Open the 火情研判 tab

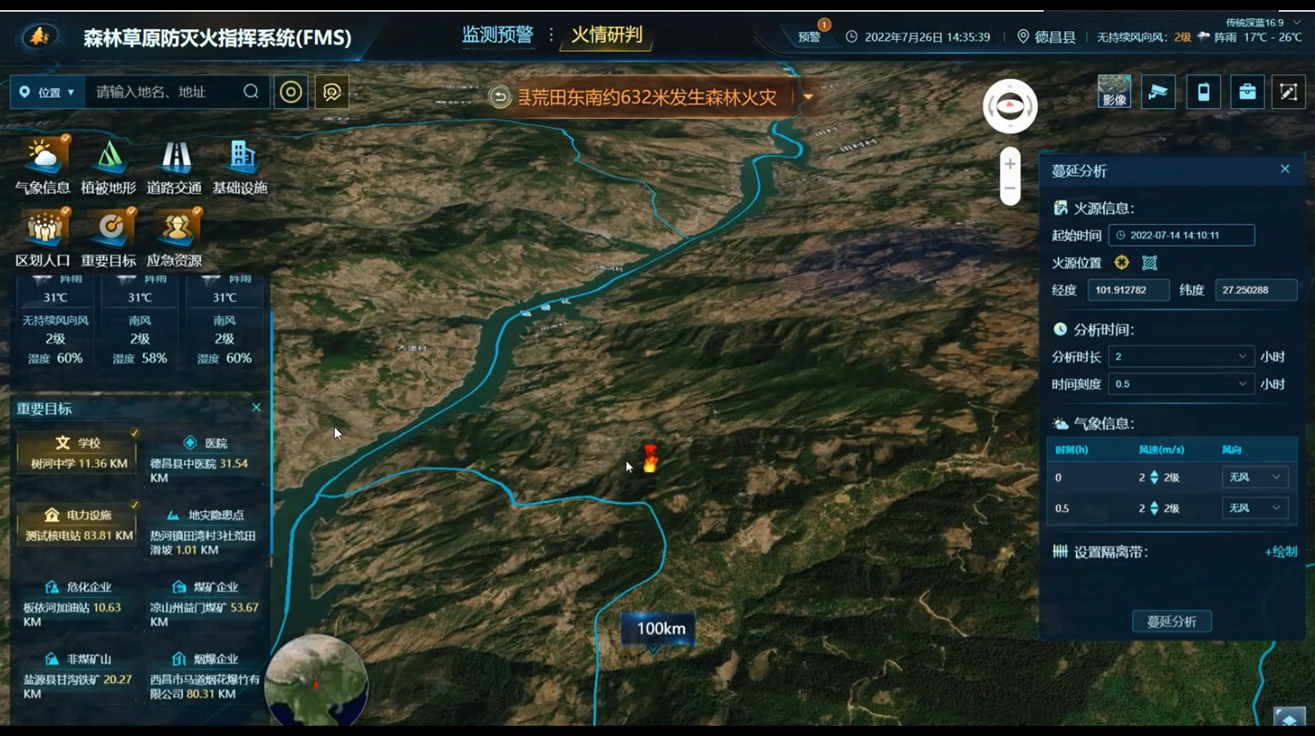click(606, 35)
